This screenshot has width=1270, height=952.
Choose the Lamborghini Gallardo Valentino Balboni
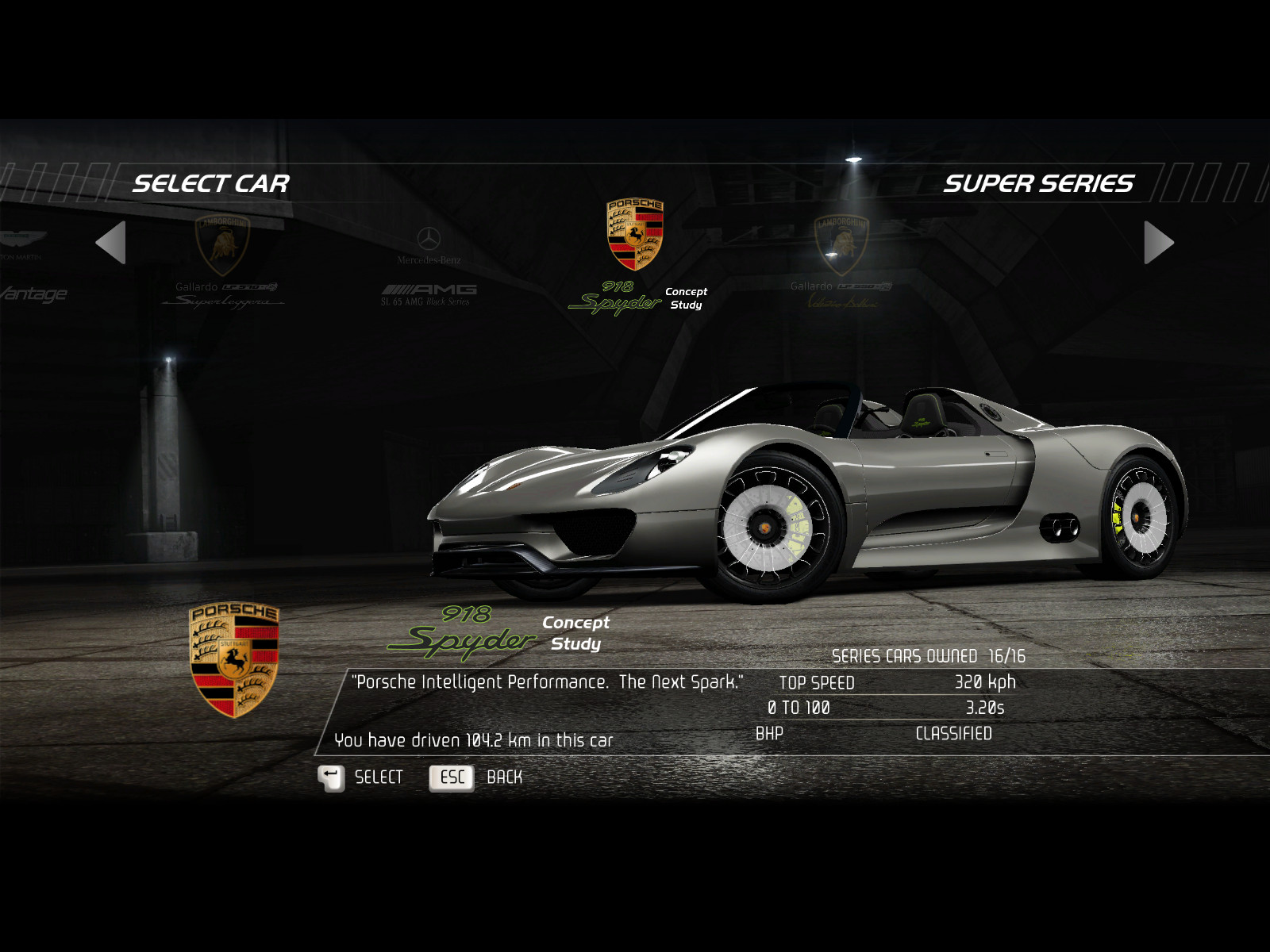[x=841, y=261]
